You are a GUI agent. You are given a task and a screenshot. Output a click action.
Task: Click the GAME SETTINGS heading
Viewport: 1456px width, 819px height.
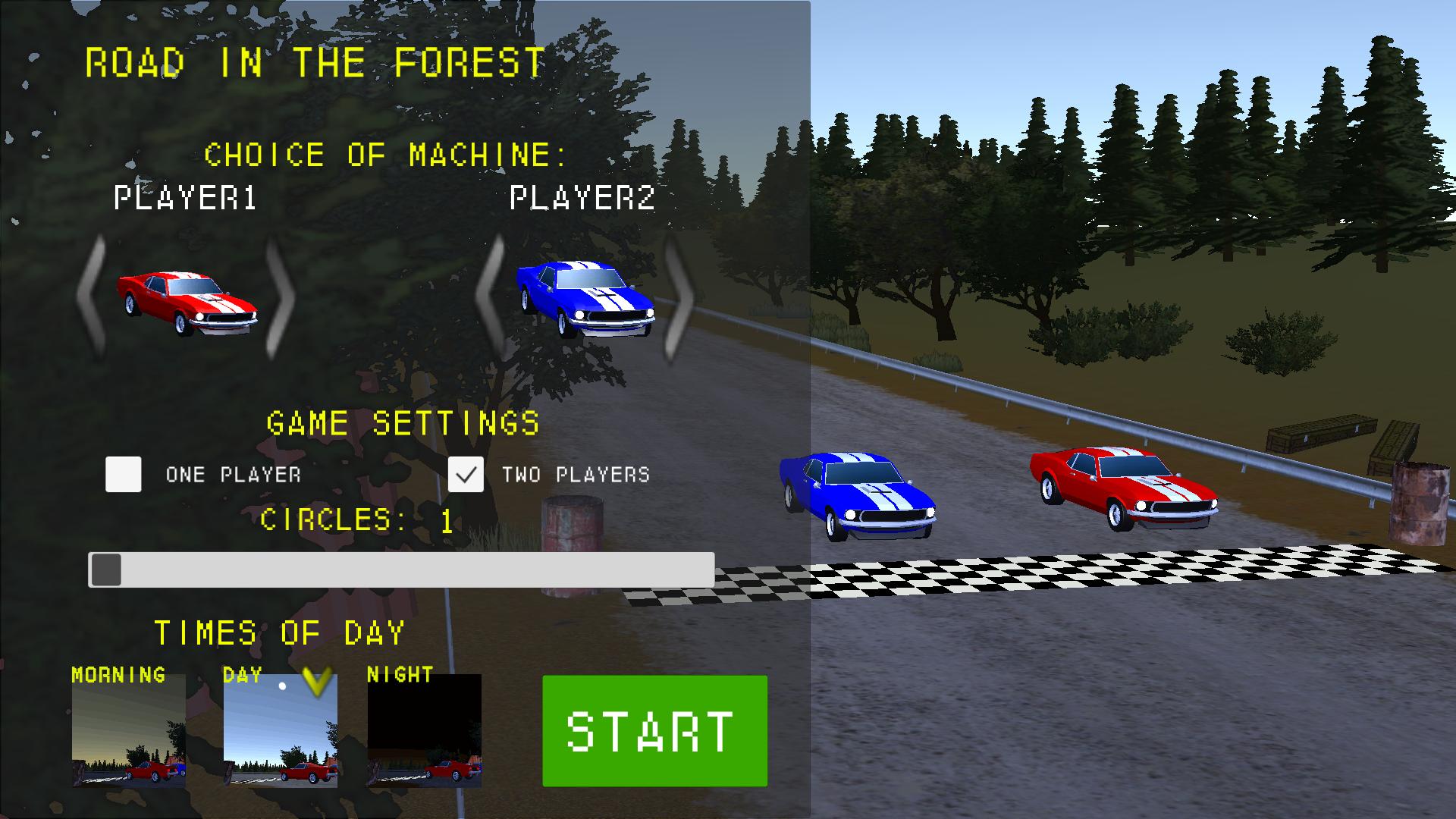click(403, 422)
